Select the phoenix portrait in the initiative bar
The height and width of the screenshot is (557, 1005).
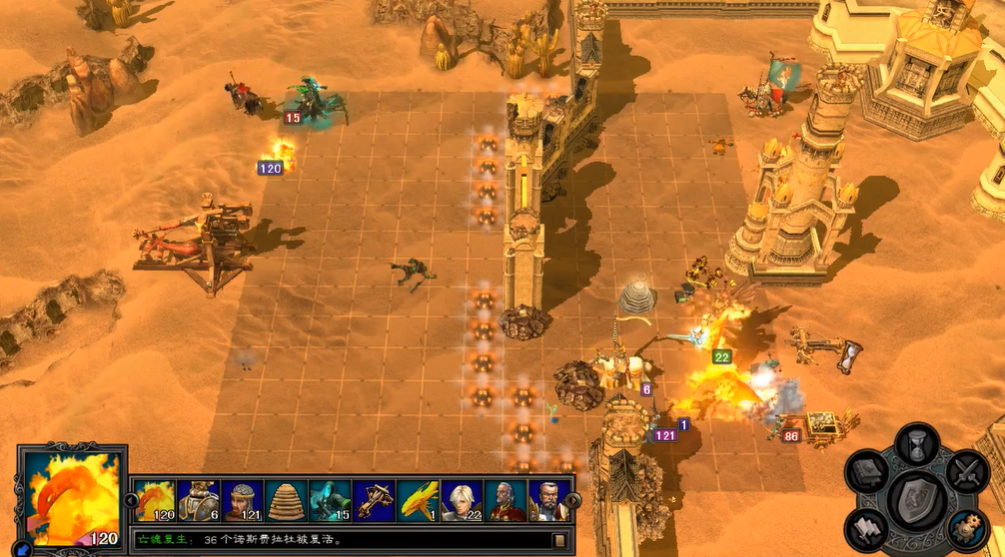pyautogui.click(x=155, y=500)
